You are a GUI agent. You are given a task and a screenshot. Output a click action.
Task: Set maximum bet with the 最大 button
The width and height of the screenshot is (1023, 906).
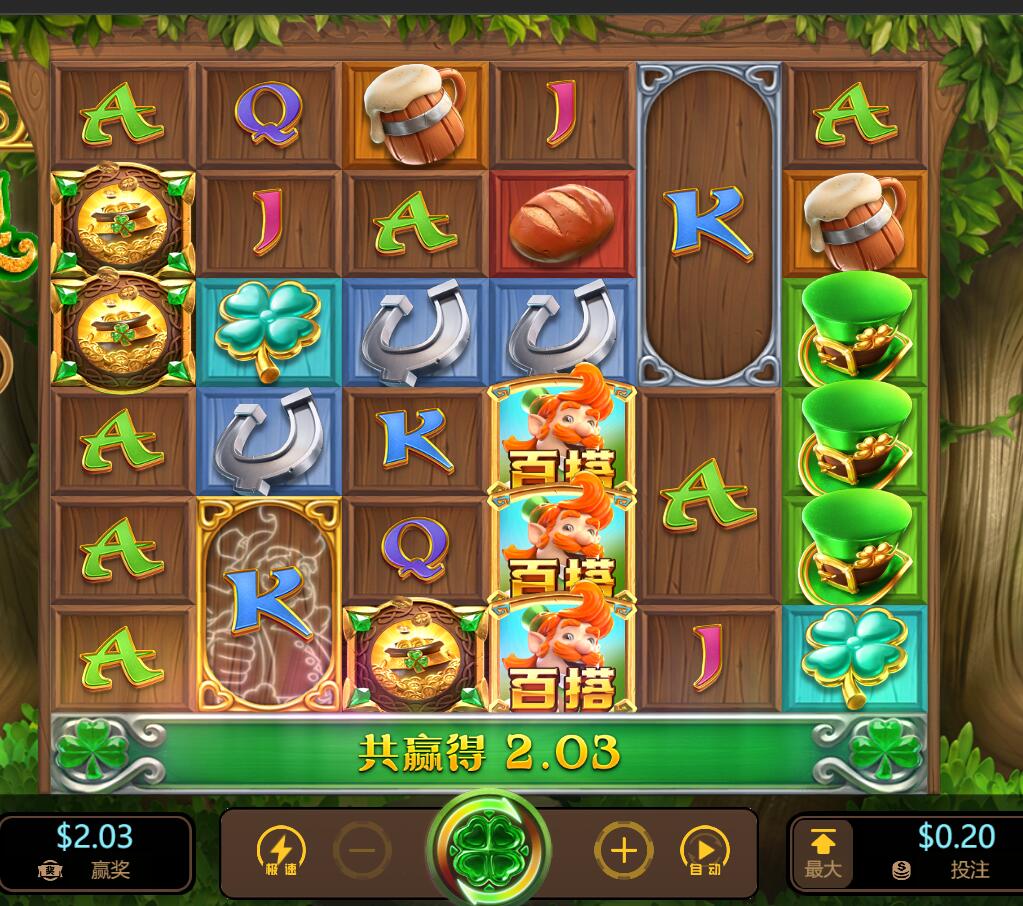point(823,852)
